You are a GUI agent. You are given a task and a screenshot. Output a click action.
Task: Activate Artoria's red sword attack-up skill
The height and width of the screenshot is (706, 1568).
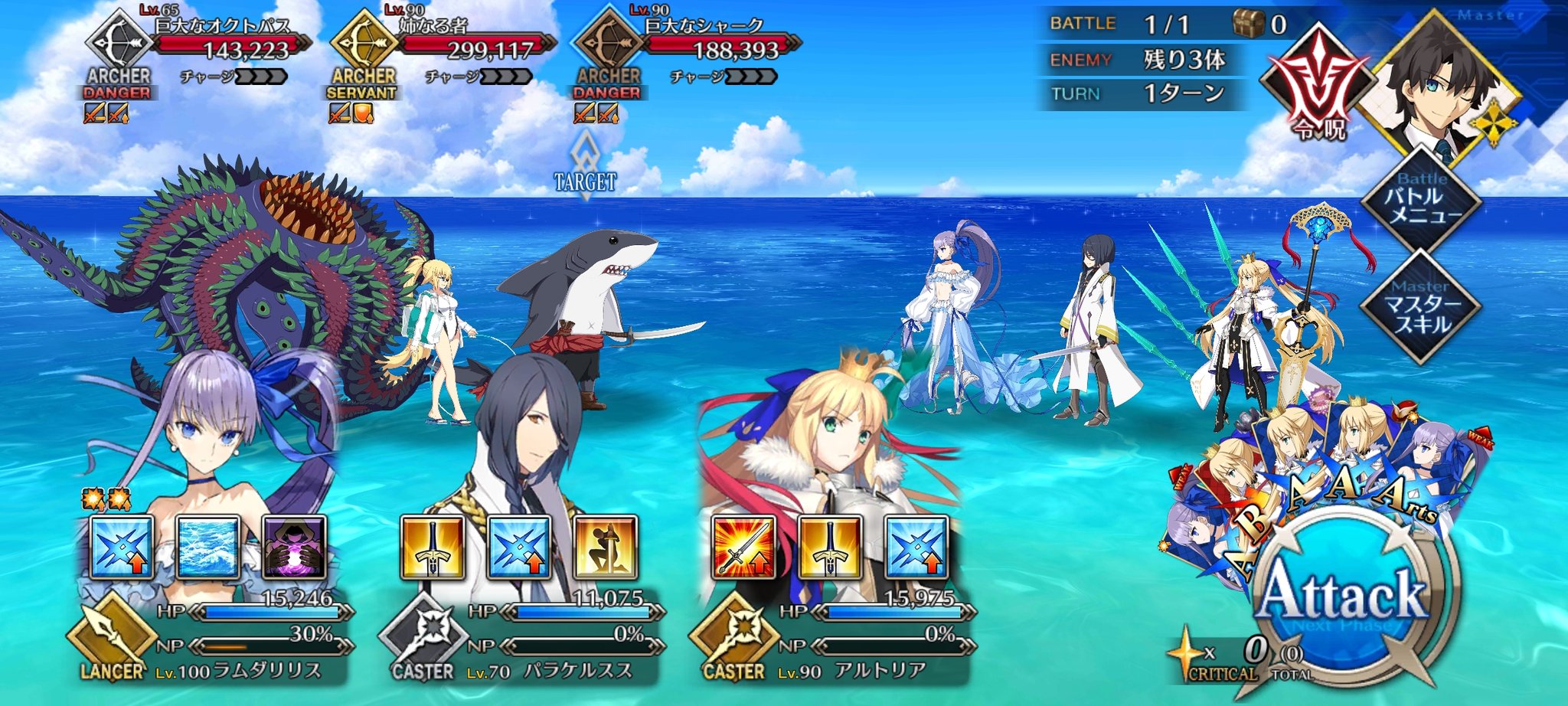(744, 547)
